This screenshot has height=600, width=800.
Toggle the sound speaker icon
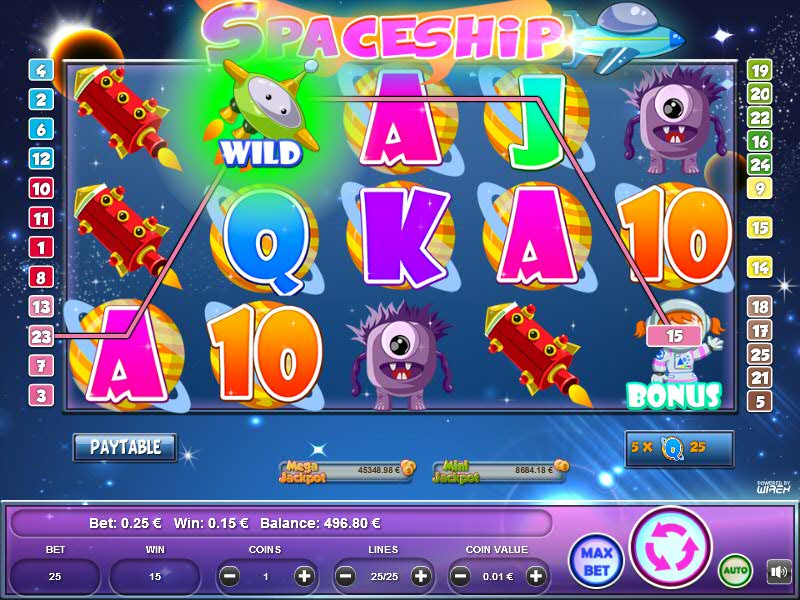[777, 572]
